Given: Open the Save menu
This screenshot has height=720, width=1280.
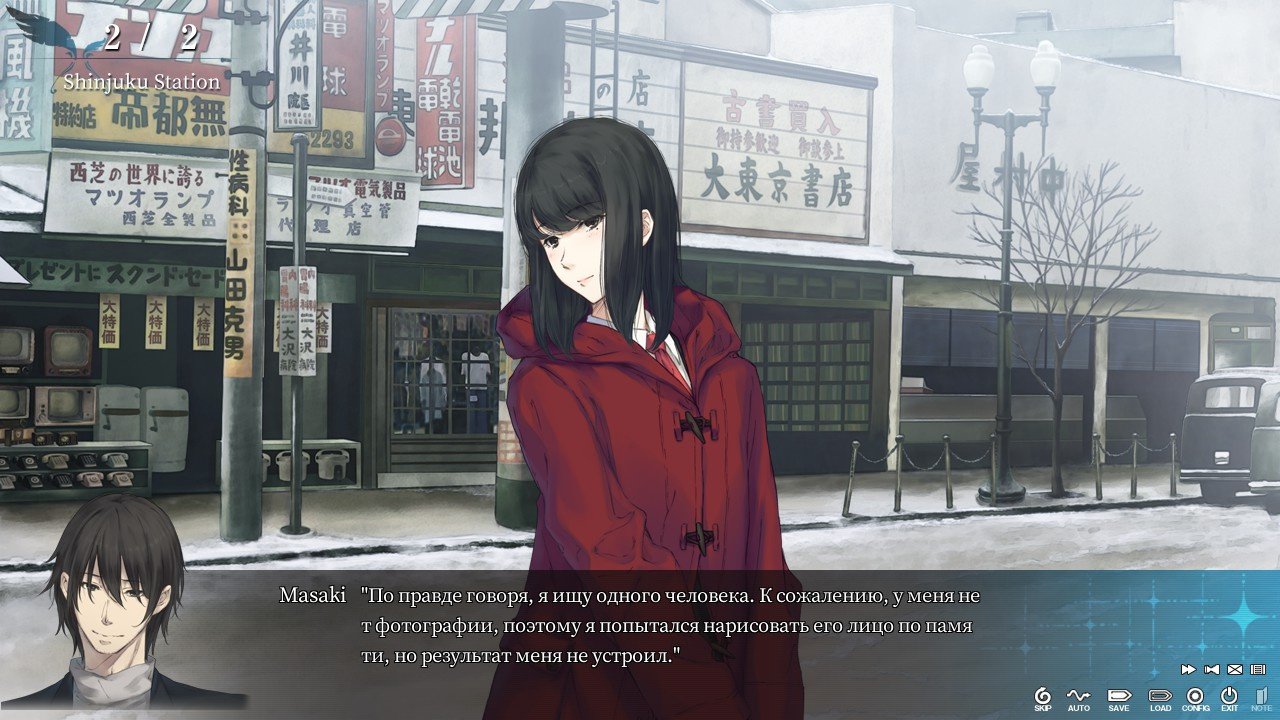Looking at the screenshot, I should click(x=1118, y=697).
